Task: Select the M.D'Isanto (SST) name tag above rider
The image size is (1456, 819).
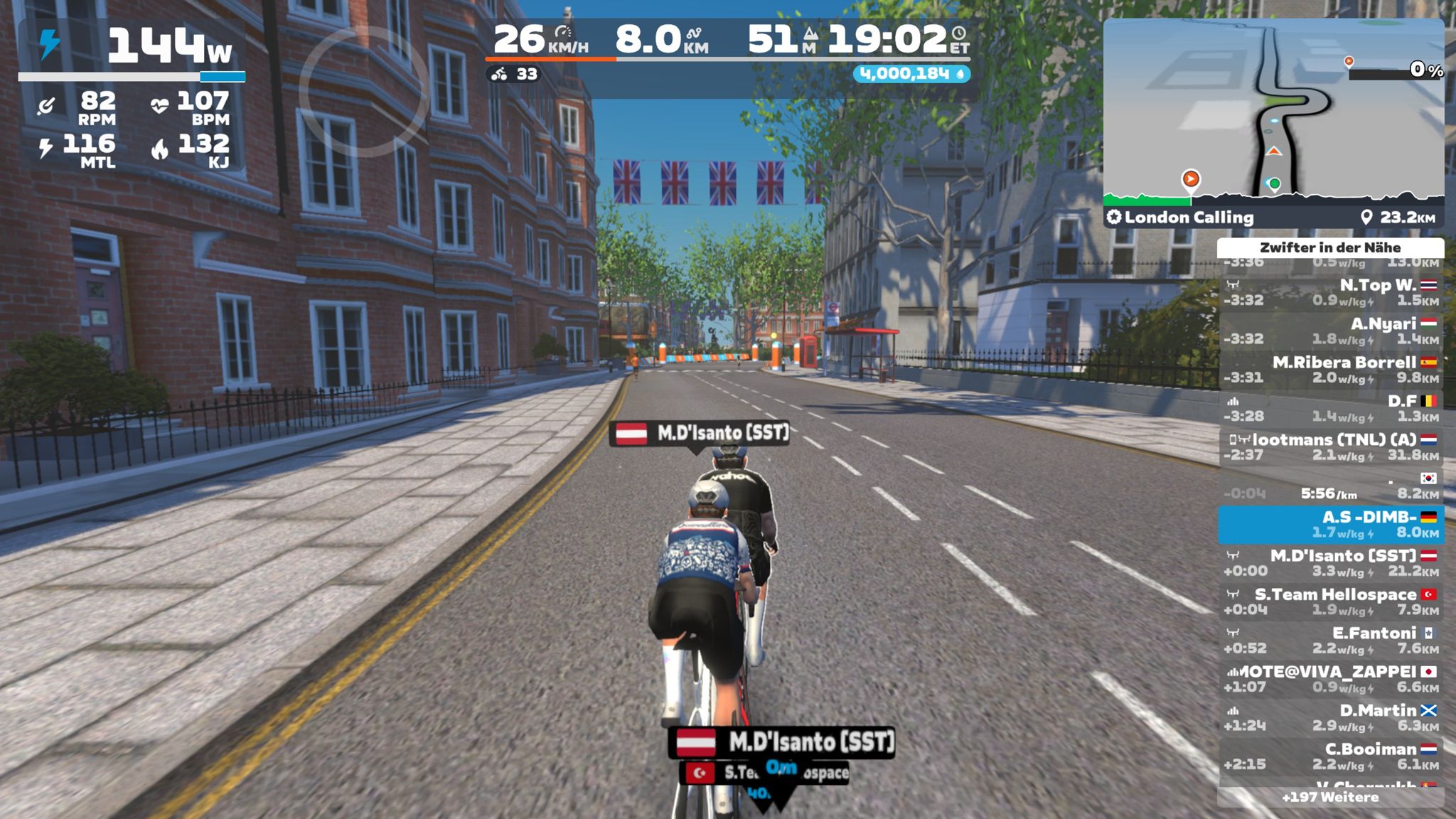Action: [701, 432]
